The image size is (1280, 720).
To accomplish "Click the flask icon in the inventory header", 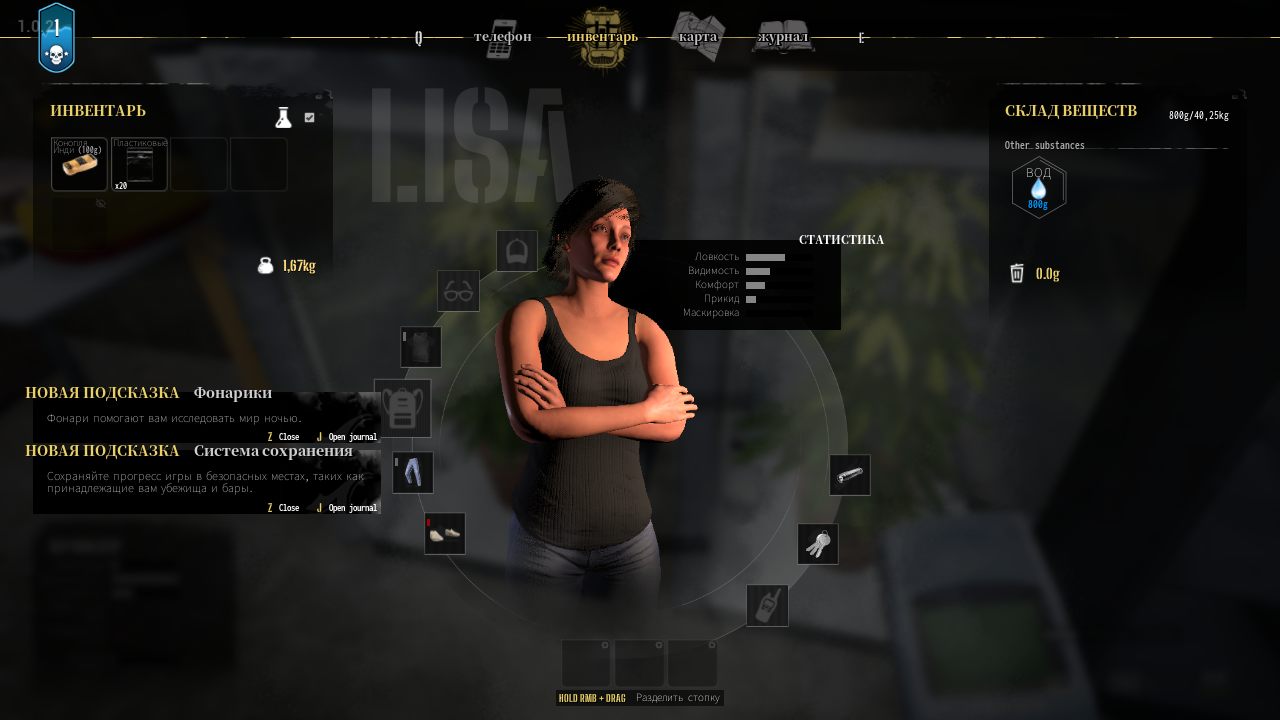I will pos(284,117).
